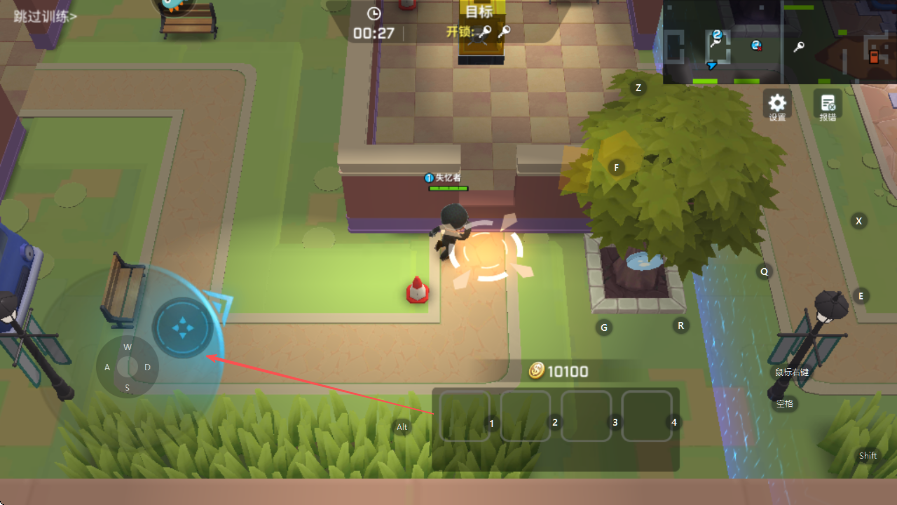Click the gray WASD direction pad

pyautogui.click(x=127, y=367)
